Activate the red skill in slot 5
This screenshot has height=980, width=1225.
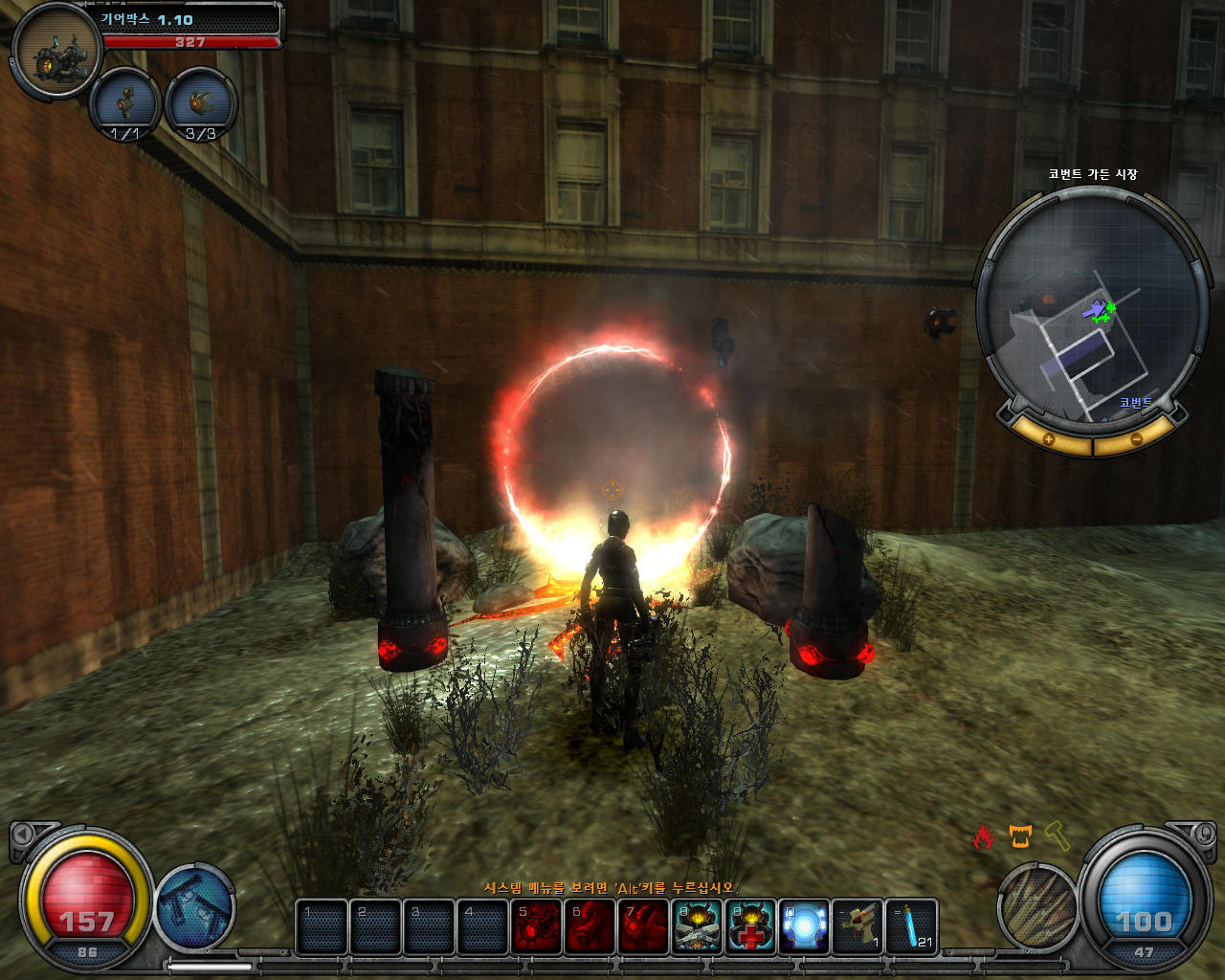point(536,926)
